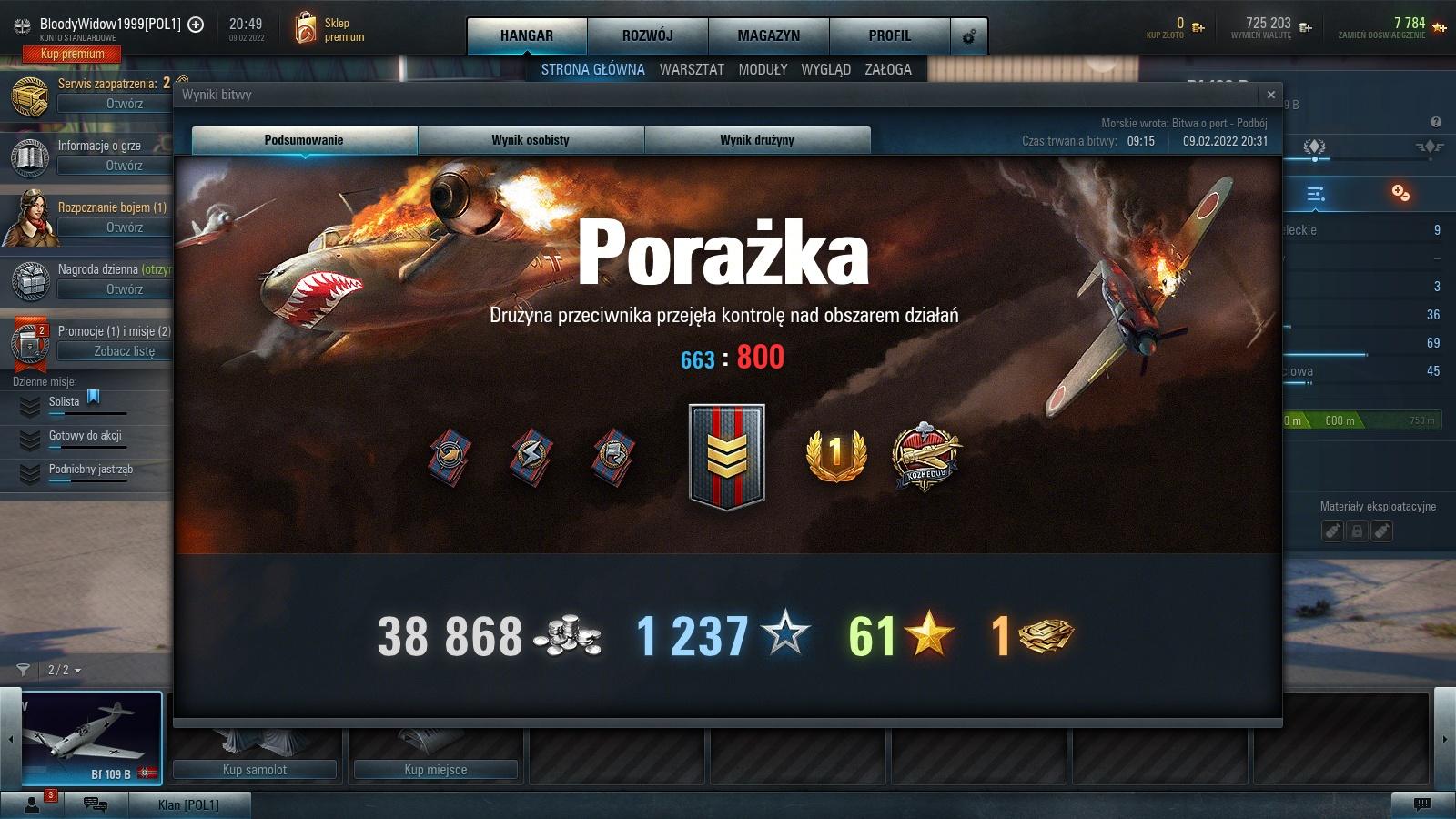
Task: Switch to the Wynik osobisty tab
Action: [x=531, y=140]
